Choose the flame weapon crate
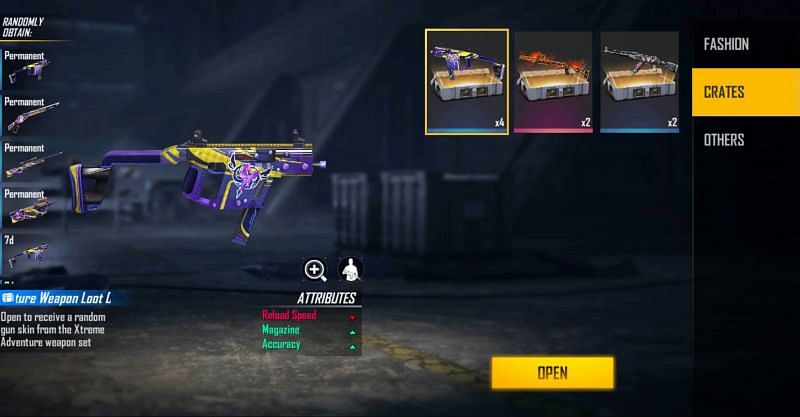The width and height of the screenshot is (800, 417). (554, 82)
